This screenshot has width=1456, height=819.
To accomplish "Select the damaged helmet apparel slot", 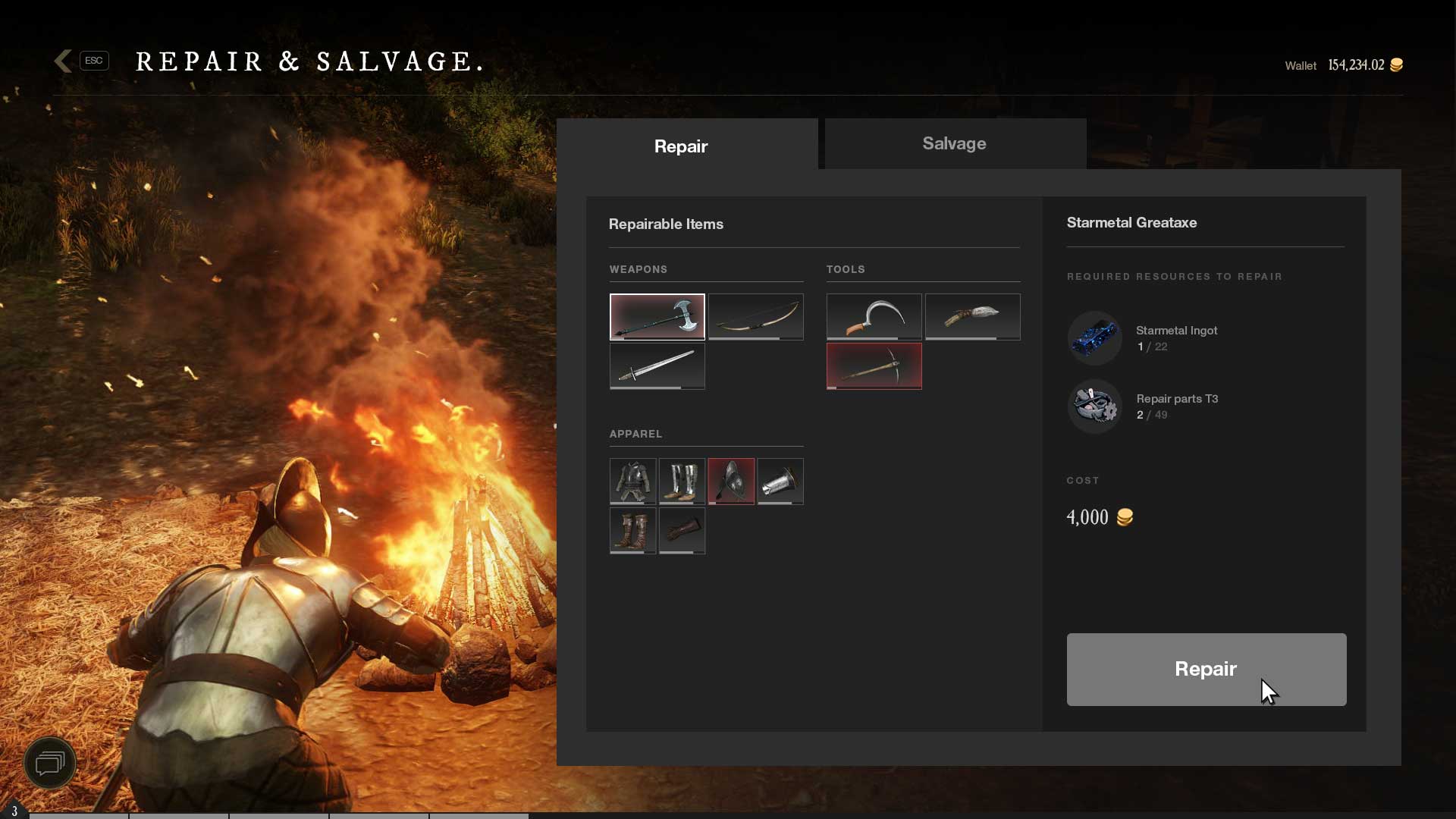I will [731, 481].
